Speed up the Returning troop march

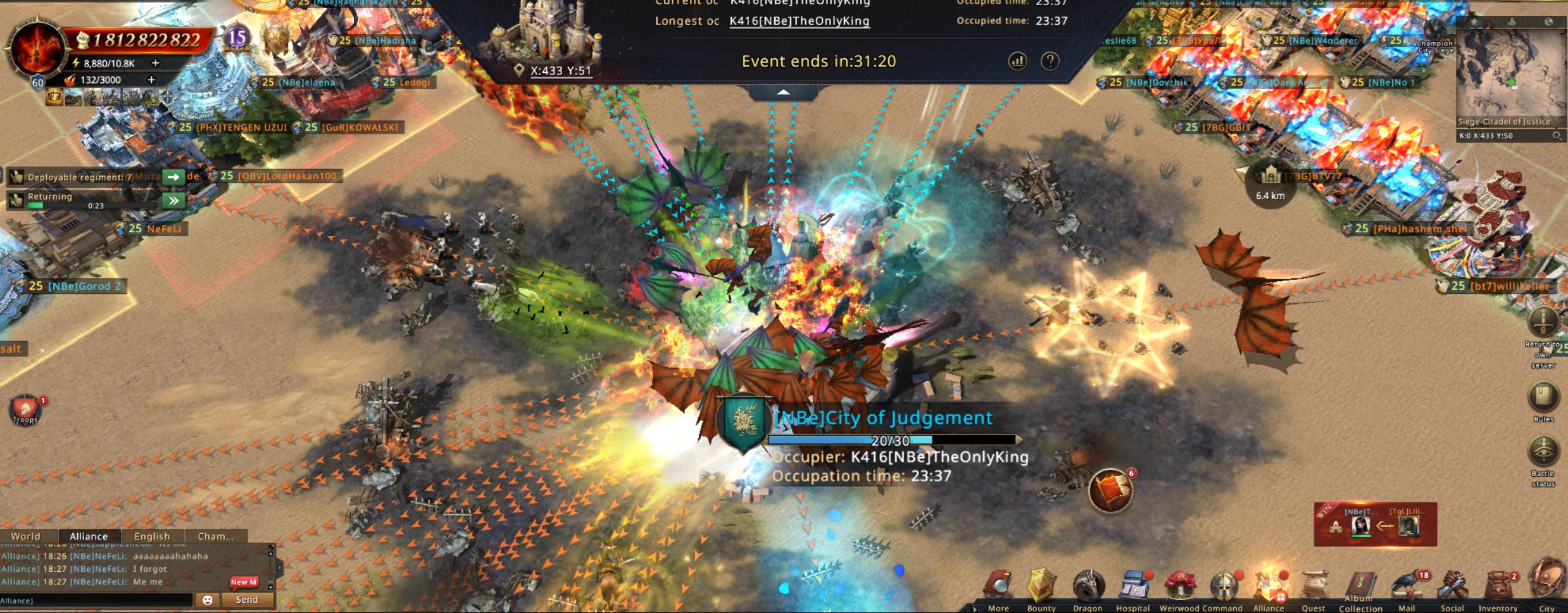(173, 201)
